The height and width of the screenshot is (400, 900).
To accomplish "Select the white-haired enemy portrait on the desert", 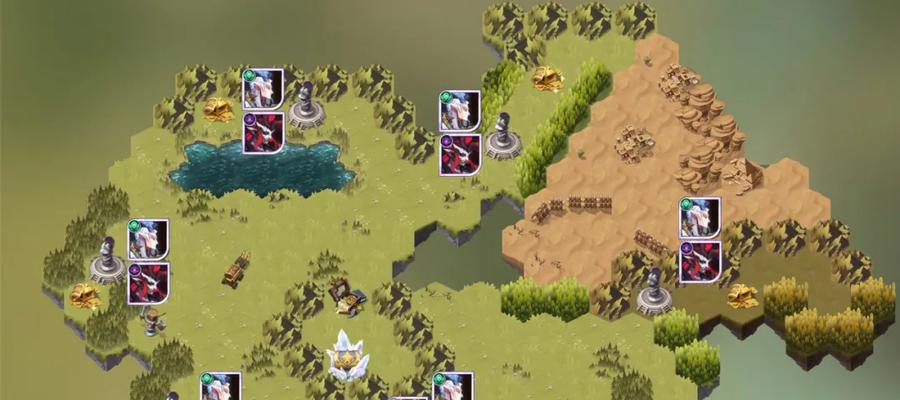I will tap(700, 218).
